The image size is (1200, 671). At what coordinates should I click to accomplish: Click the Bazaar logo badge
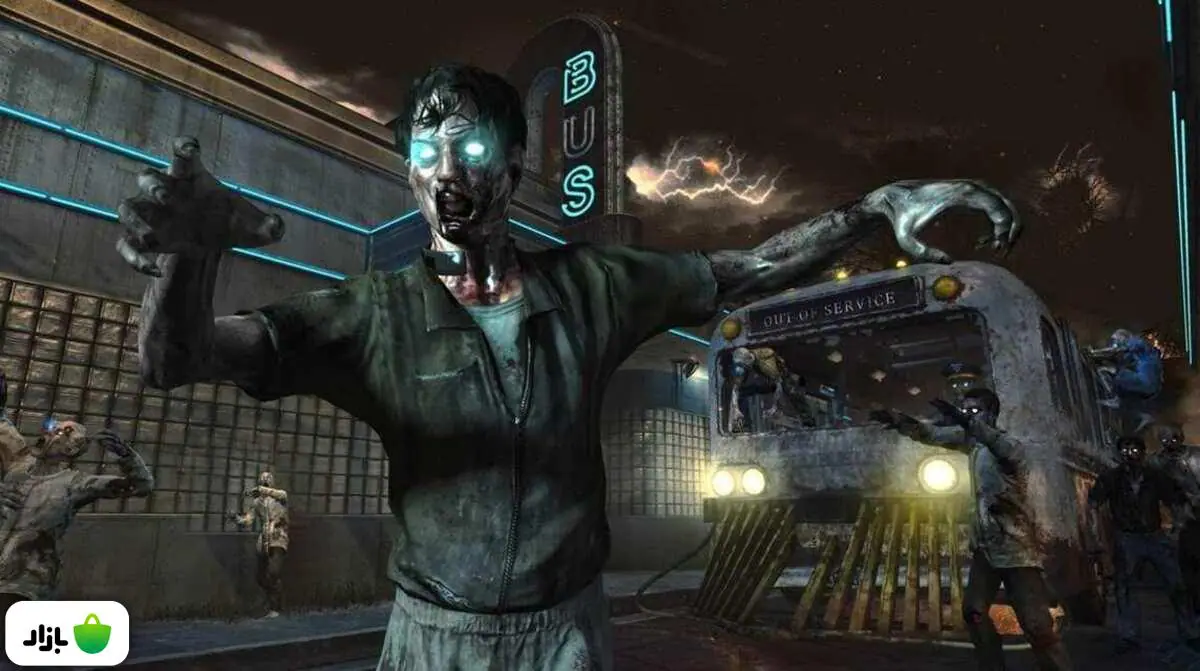coord(66,634)
